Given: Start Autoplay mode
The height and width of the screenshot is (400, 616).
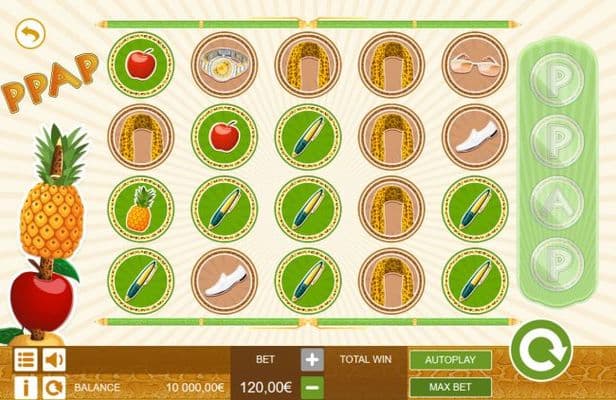Looking at the screenshot, I should click(450, 359).
